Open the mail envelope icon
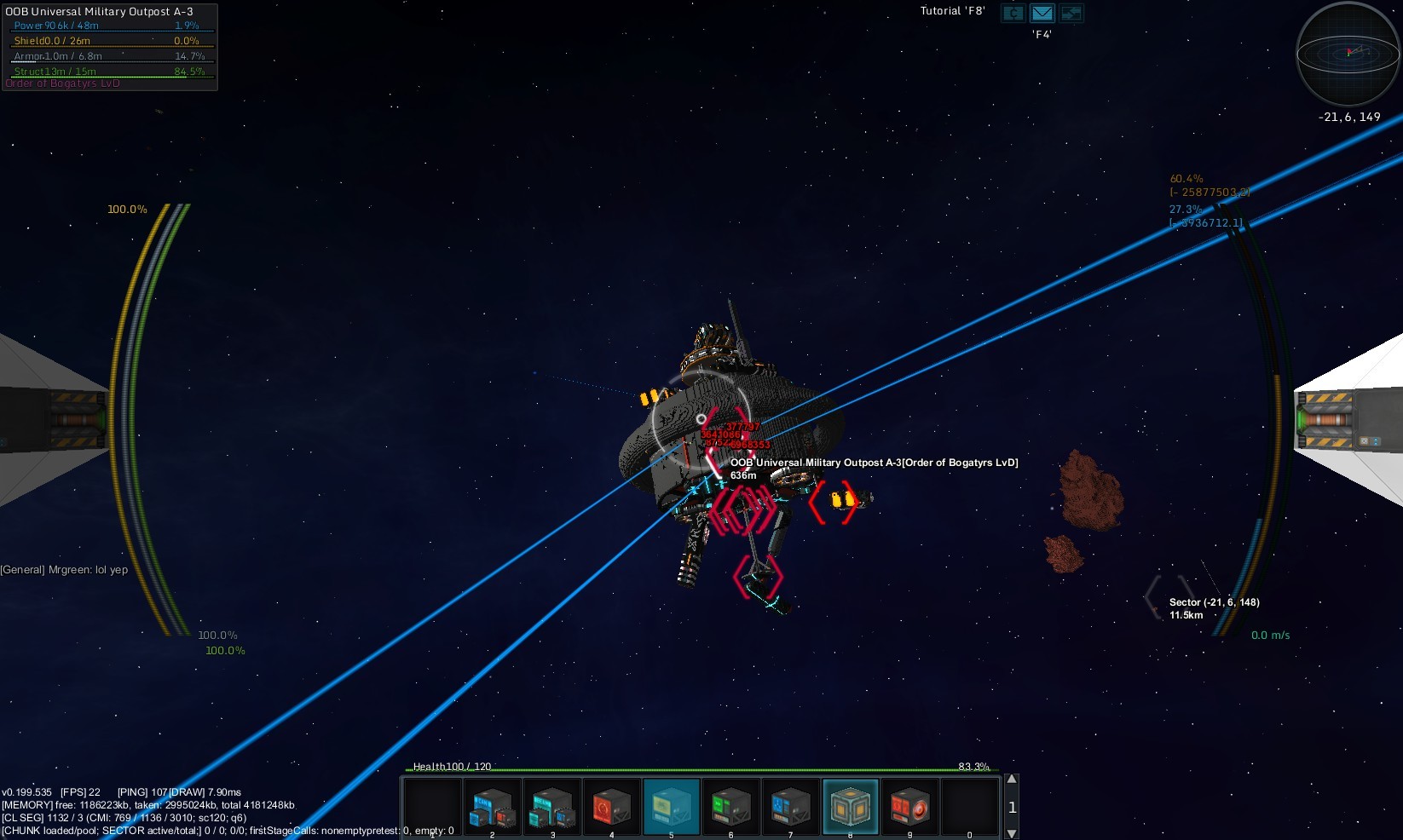1403x840 pixels. (1042, 14)
